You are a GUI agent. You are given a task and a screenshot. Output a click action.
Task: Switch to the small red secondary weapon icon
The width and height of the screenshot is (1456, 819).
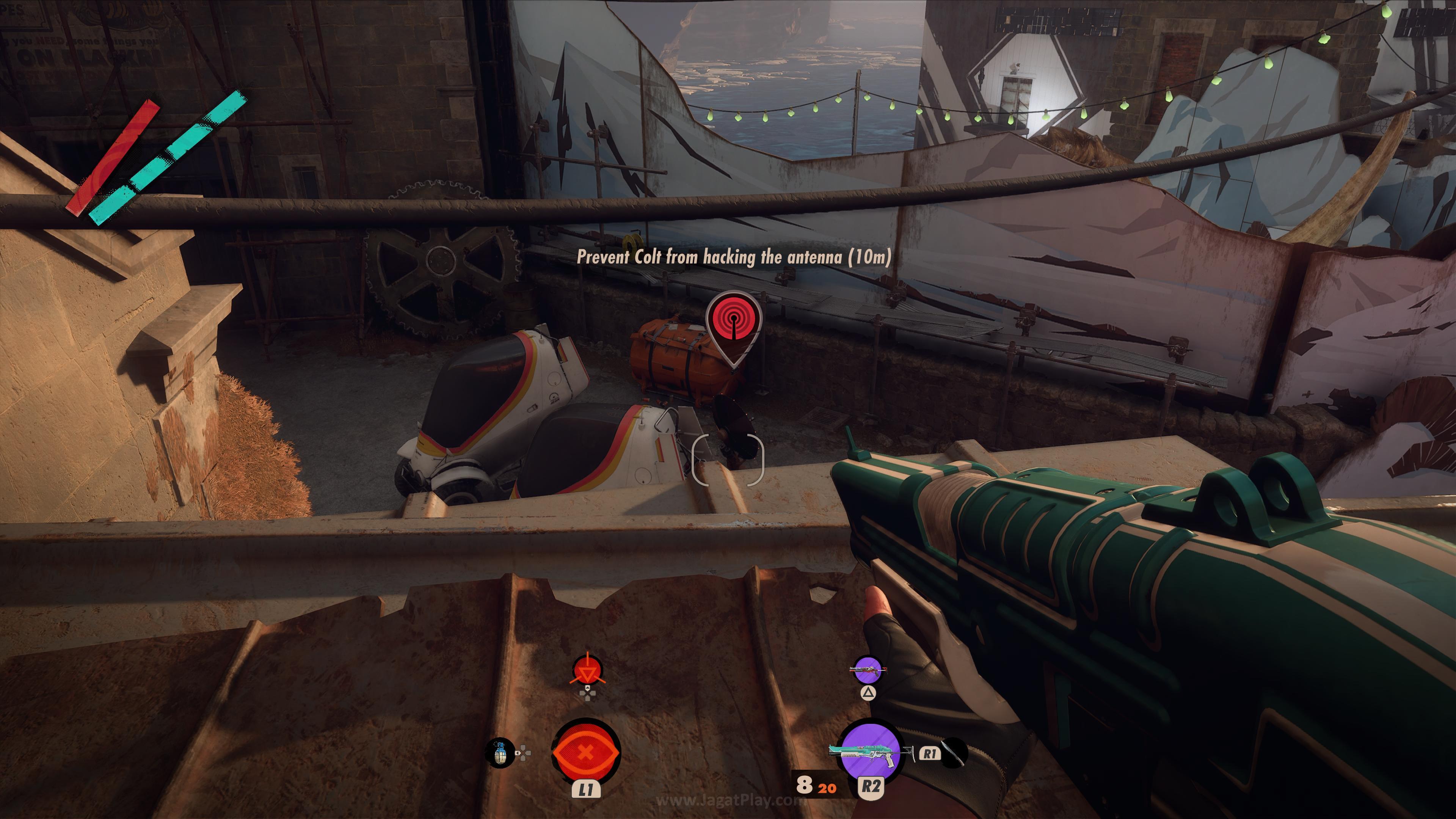pos(868,671)
